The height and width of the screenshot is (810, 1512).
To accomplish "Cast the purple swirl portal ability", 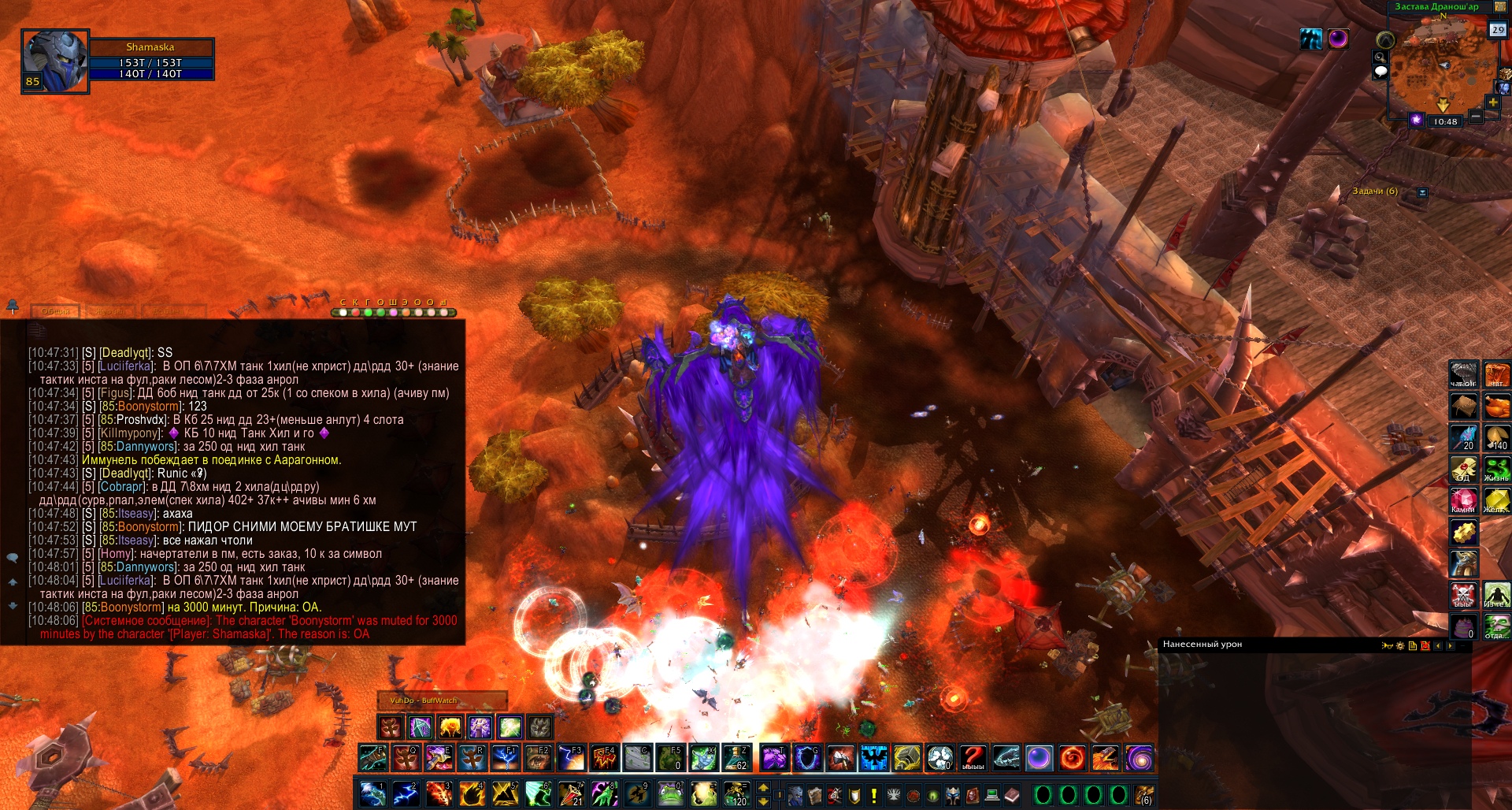I will (x=1140, y=758).
